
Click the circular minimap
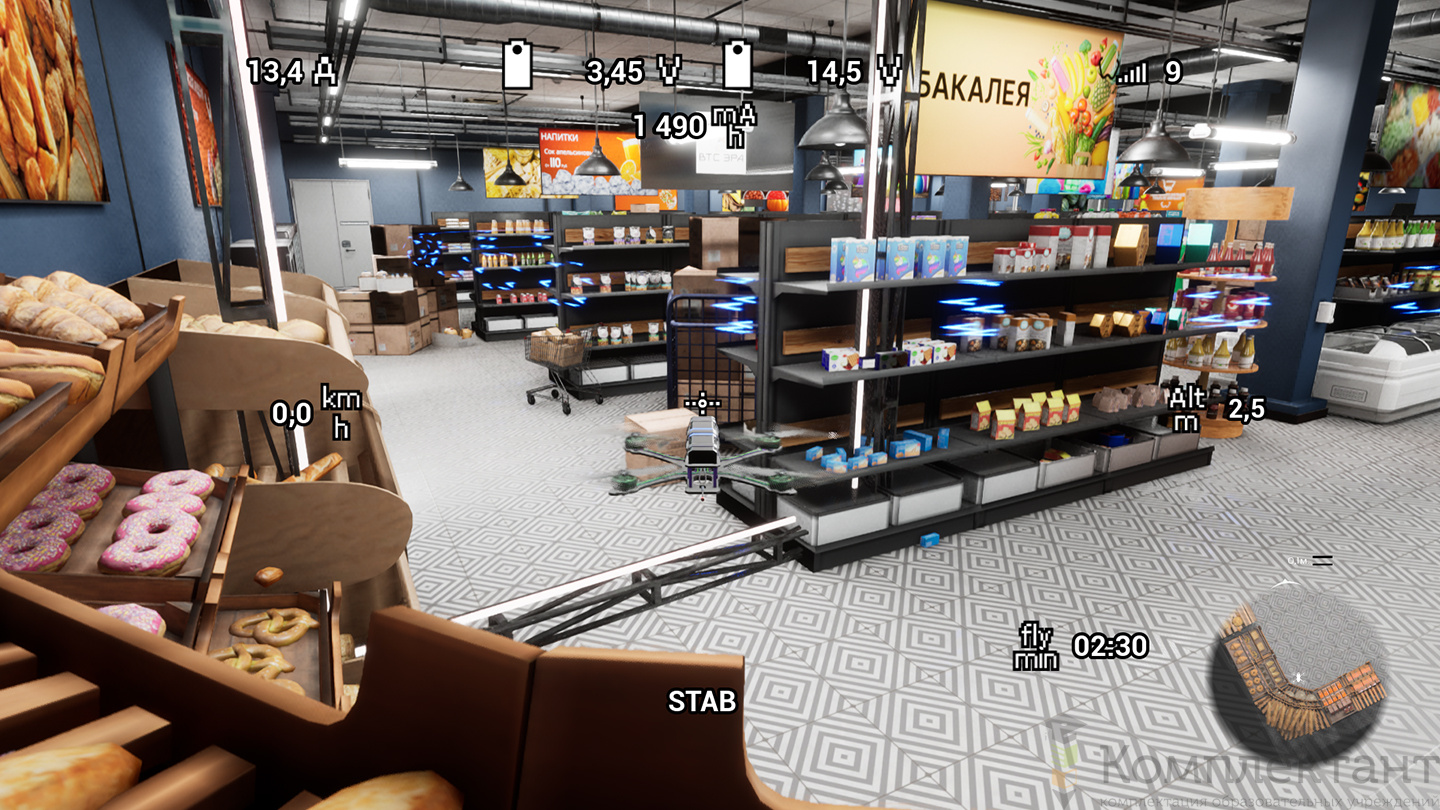[1299, 674]
